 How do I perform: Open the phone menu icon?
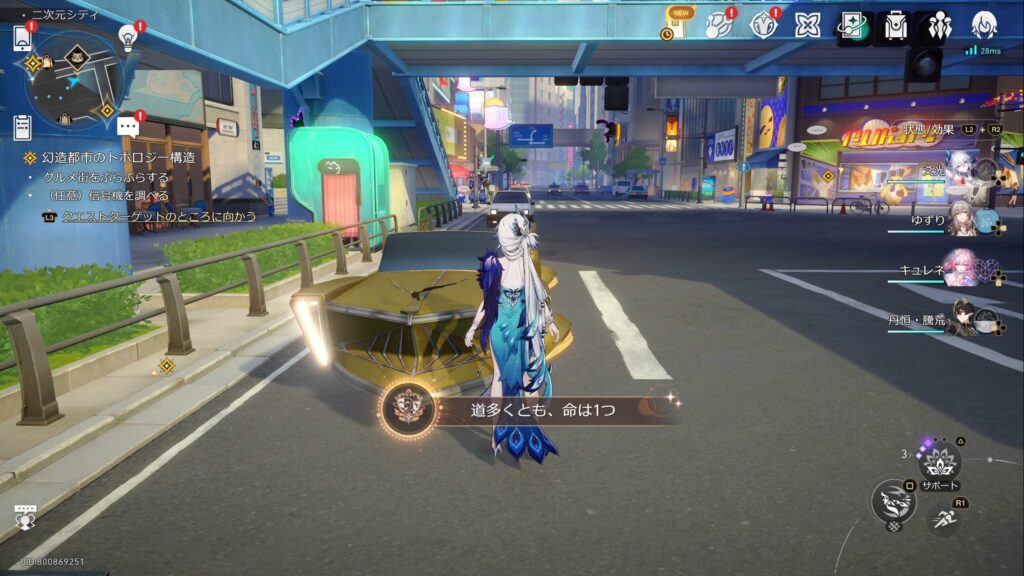click(22, 38)
